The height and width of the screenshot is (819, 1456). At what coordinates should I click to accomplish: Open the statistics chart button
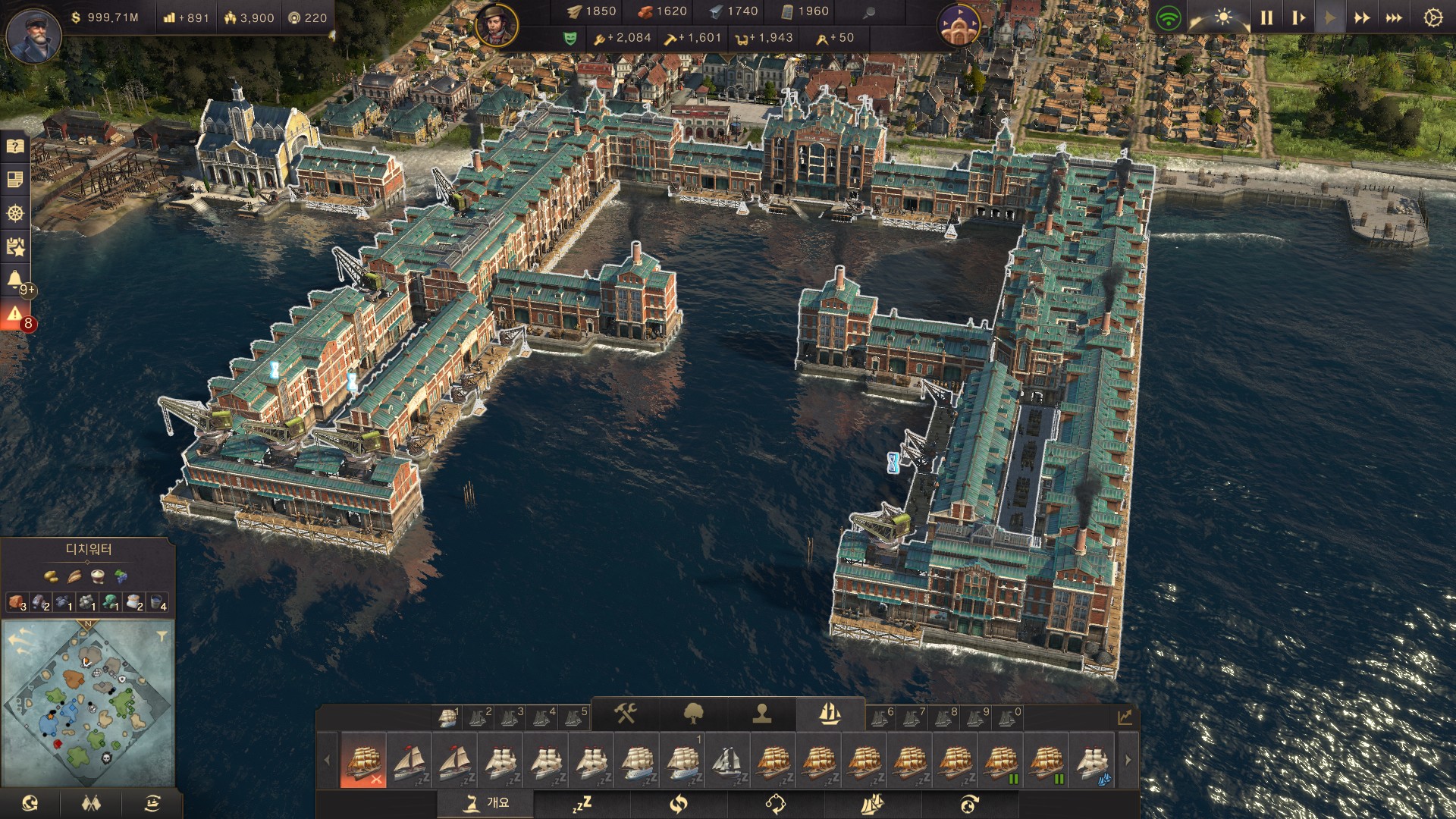[1125, 717]
